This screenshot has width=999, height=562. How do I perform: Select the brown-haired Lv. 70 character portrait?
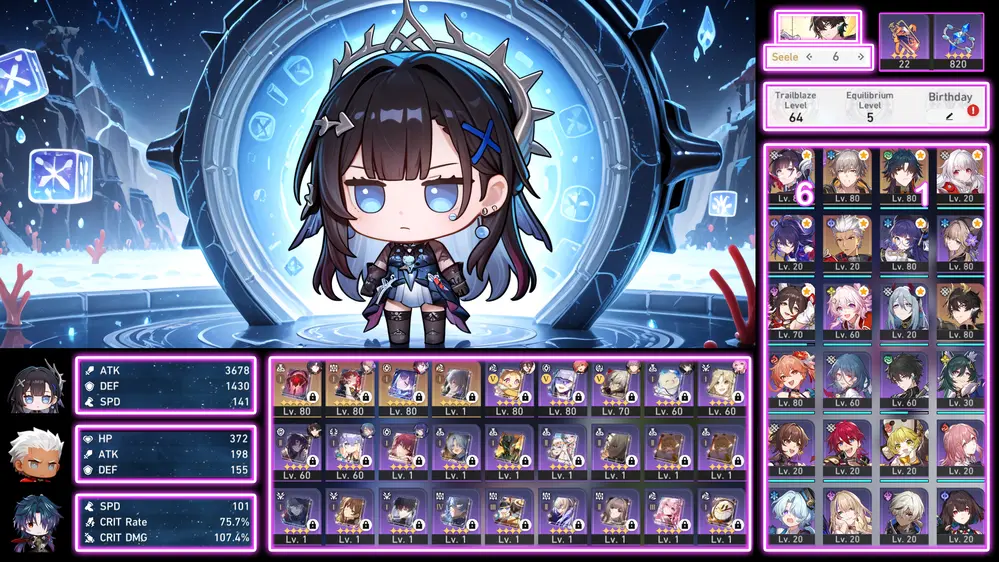click(x=792, y=311)
